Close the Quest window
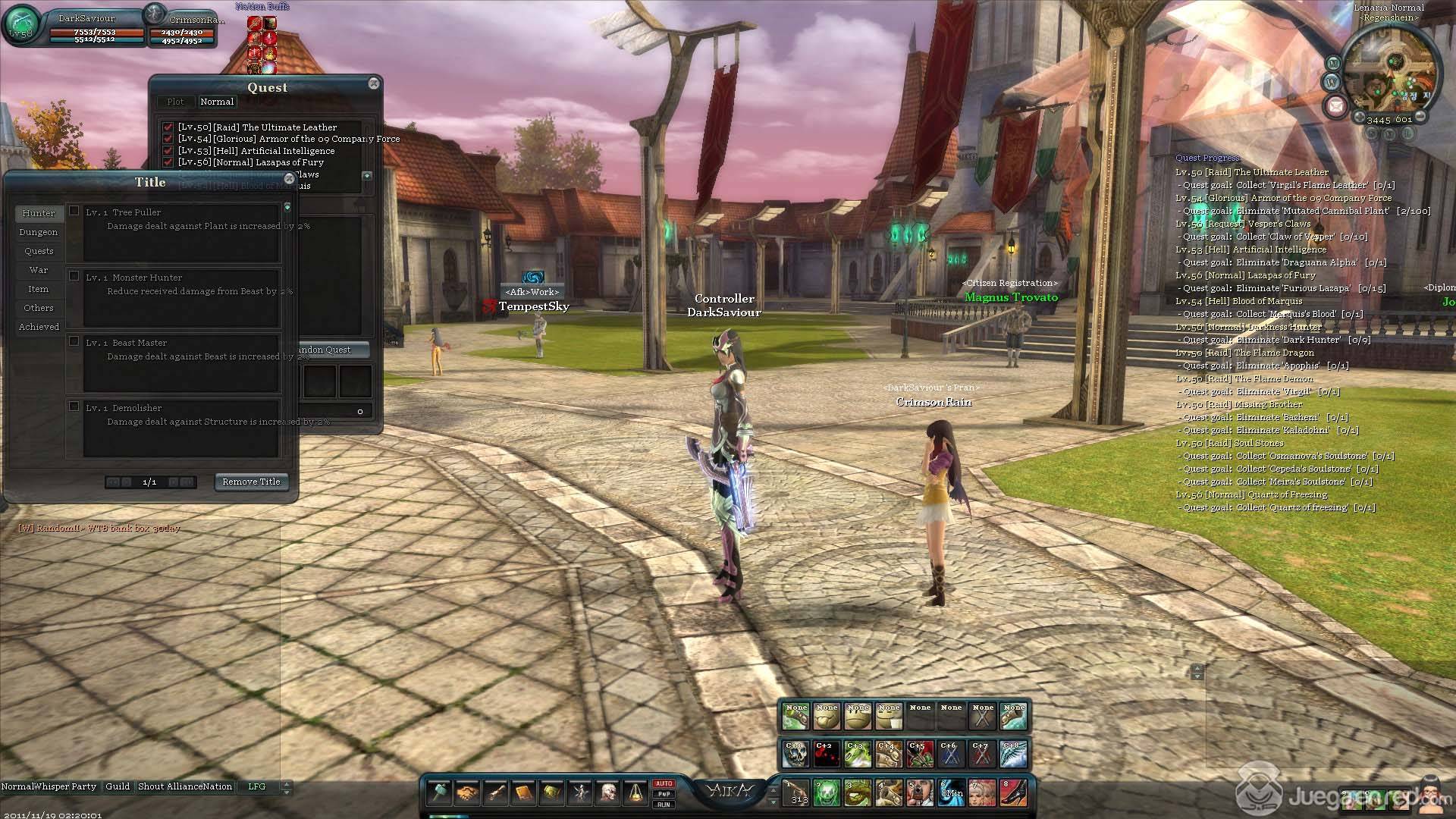The image size is (1456, 819). tap(374, 83)
